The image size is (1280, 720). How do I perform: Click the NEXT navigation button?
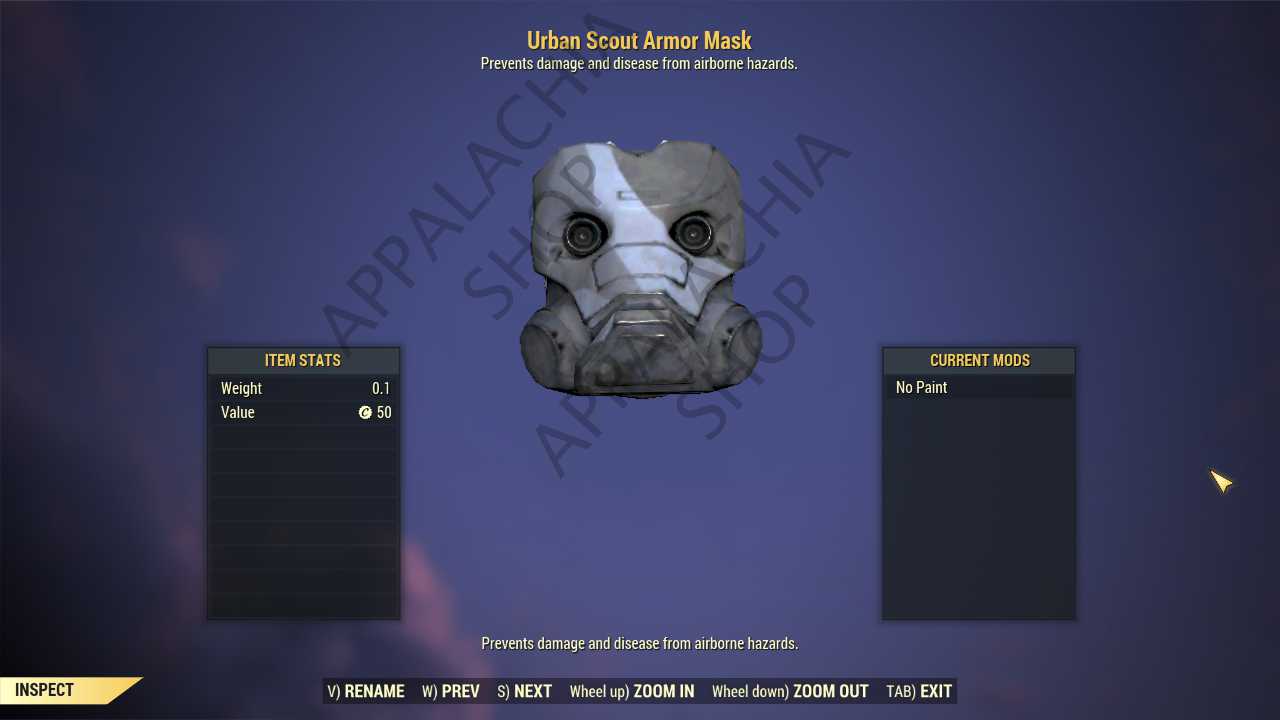point(524,691)
